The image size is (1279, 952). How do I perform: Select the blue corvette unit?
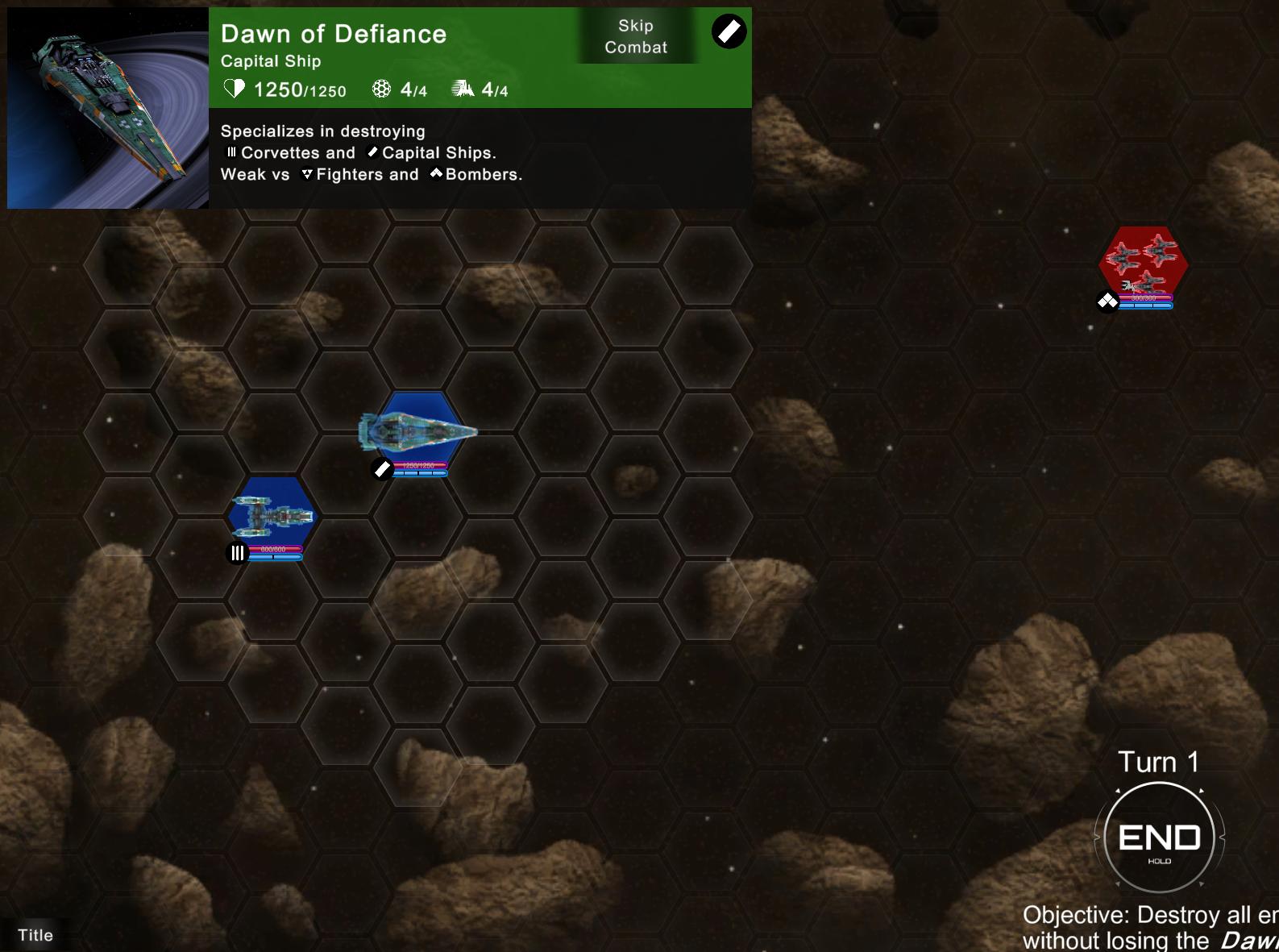(271, 515)
